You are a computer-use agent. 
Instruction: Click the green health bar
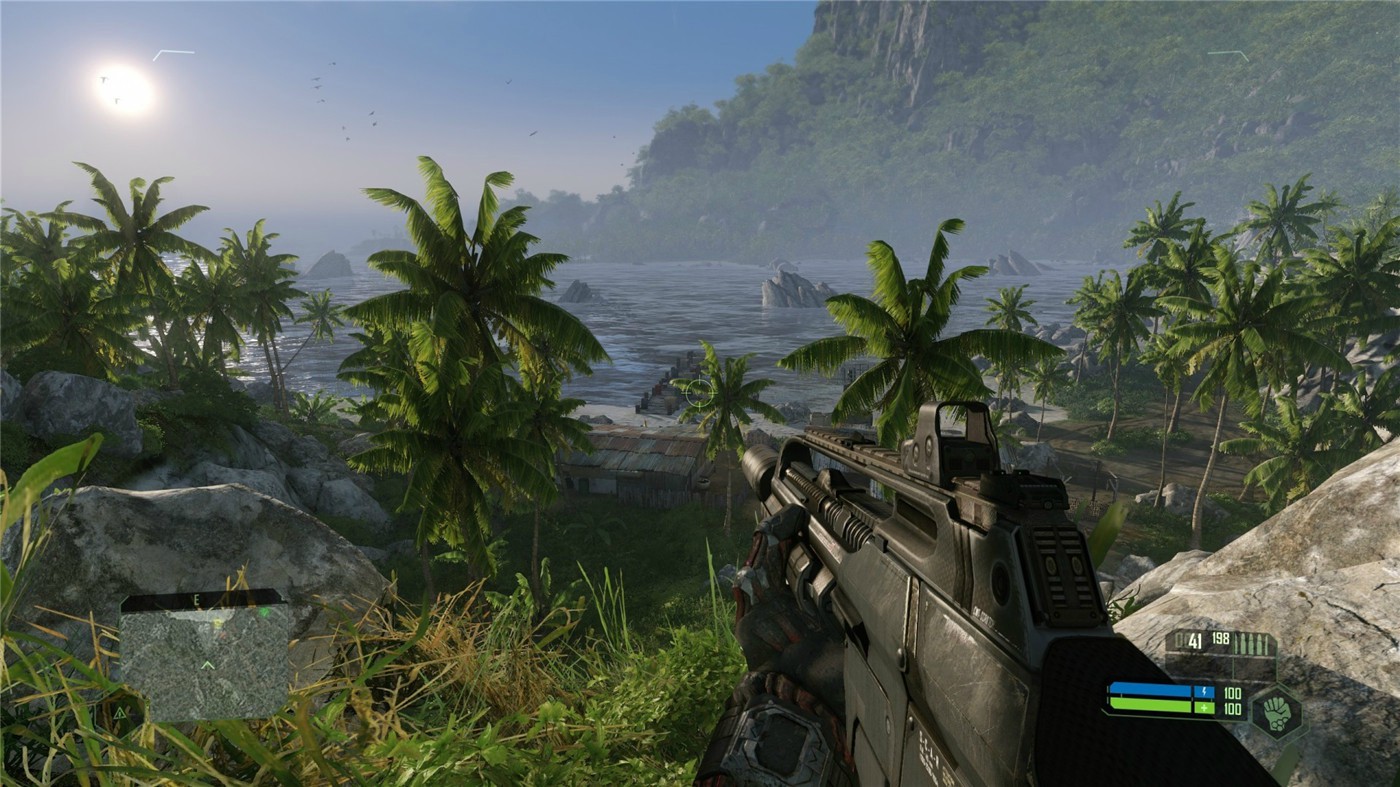[1150, 704]
